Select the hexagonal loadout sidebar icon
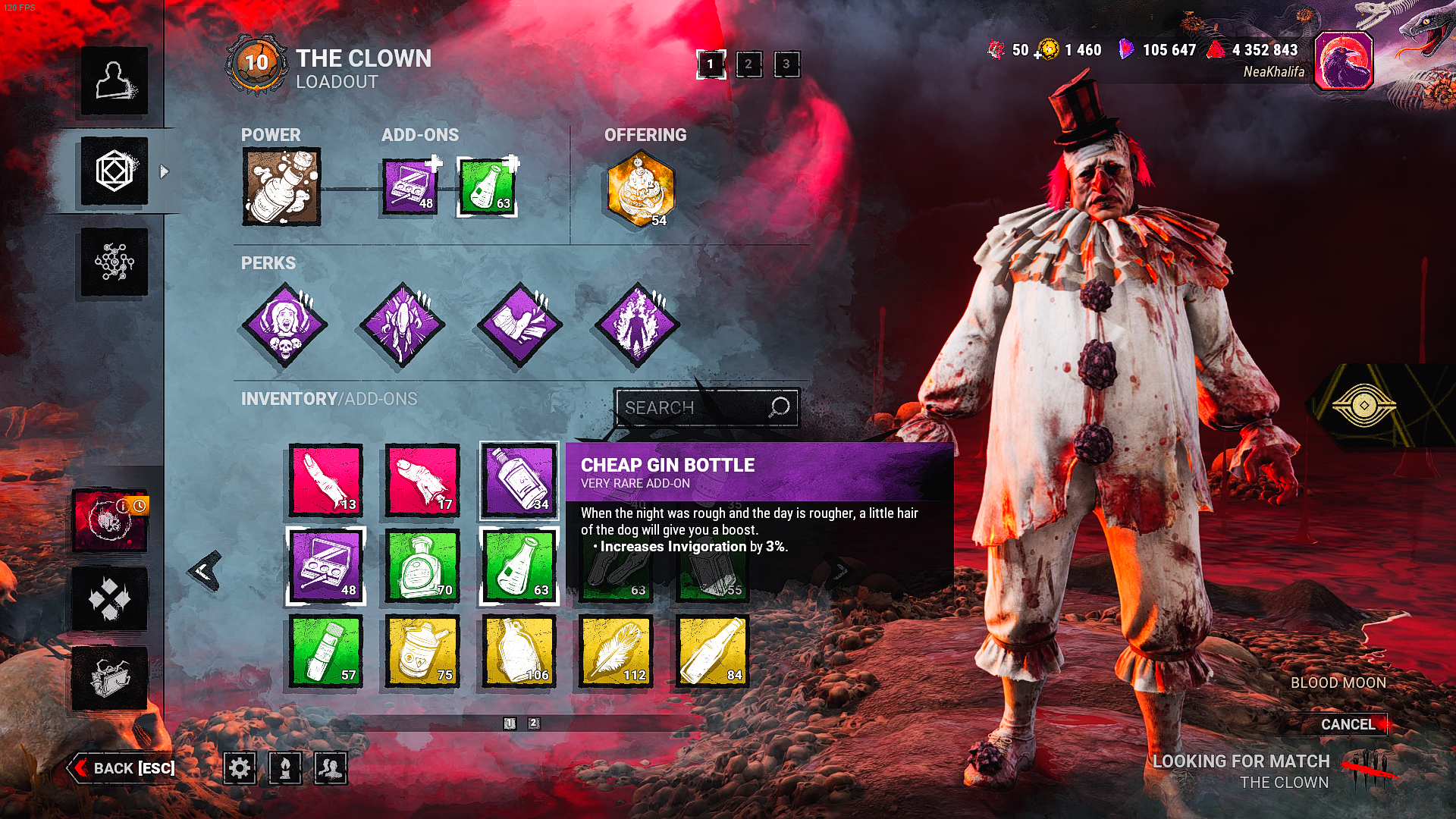The width and height of the screenshot is (1456, 819). 115,171
